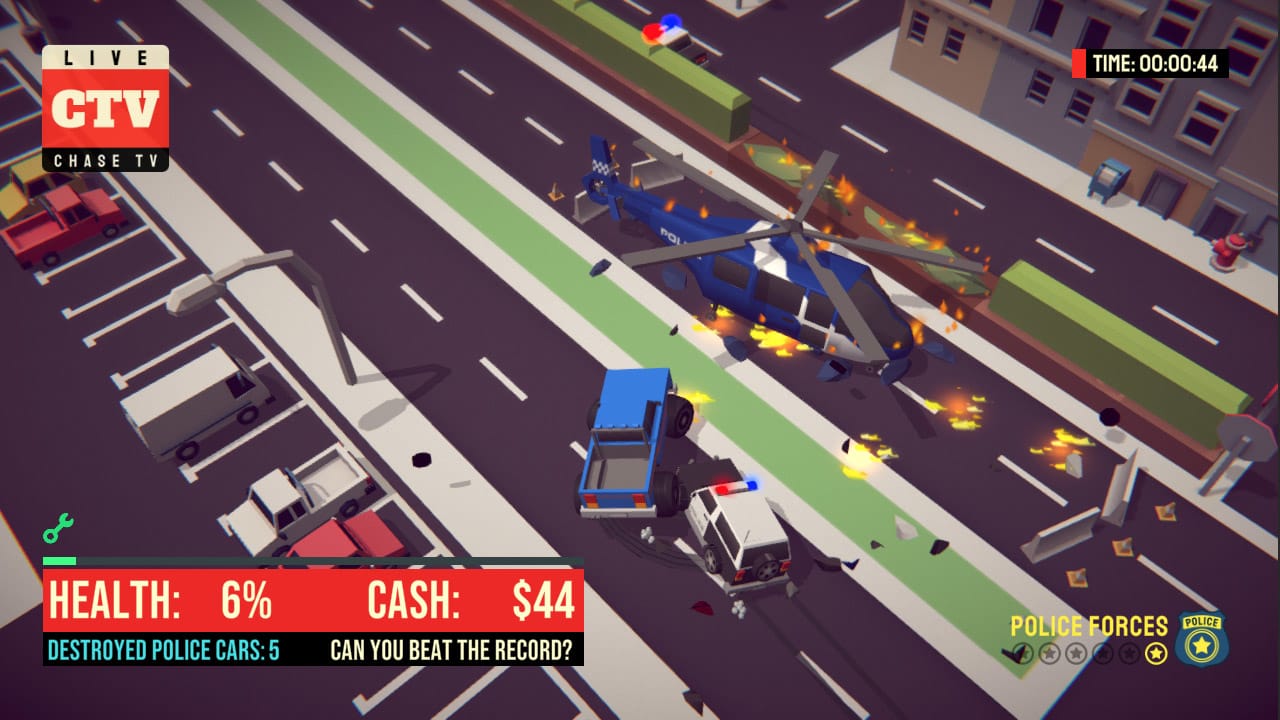Select the first checked Police Forces star
Image resolution: width=1280 pixels, height=720 pixels.
tap(1020, 653)
